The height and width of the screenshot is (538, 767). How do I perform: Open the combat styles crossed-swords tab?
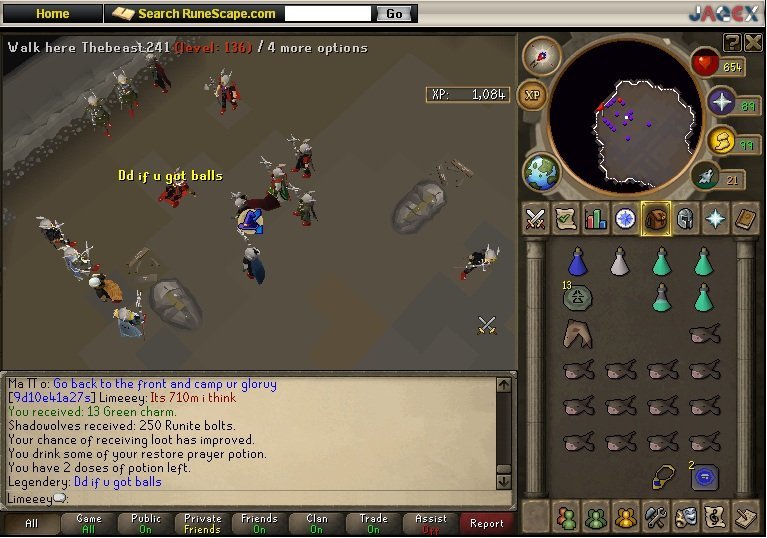click(x=536, y=218)
